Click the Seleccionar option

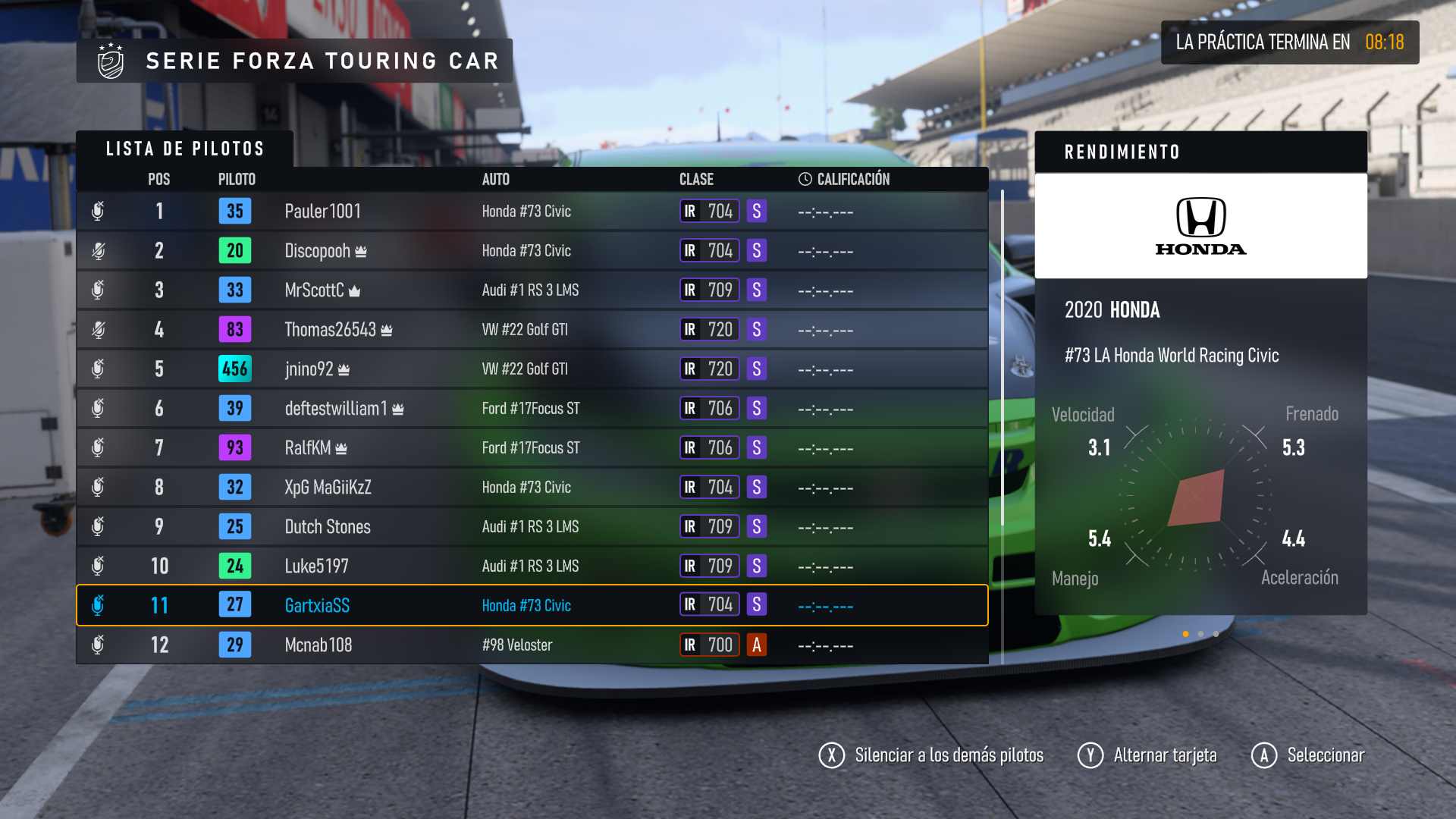1308,755
